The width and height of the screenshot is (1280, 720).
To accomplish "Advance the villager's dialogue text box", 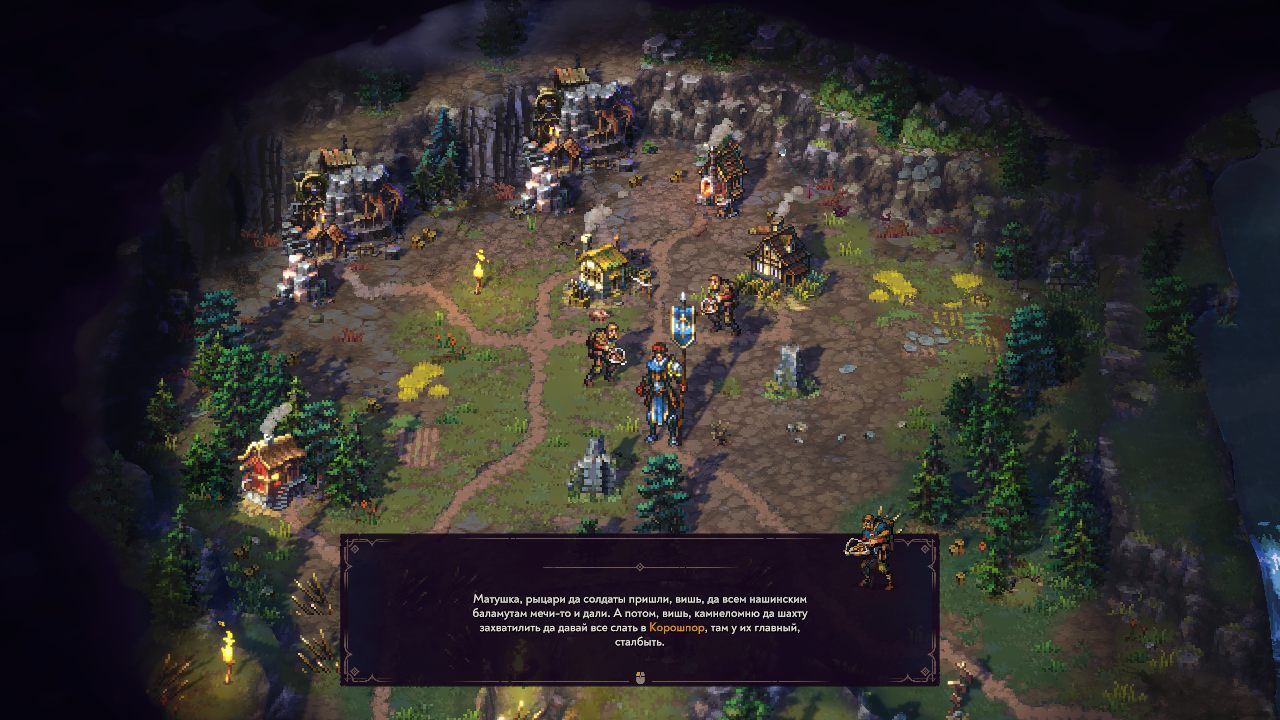I will [639, 677].
